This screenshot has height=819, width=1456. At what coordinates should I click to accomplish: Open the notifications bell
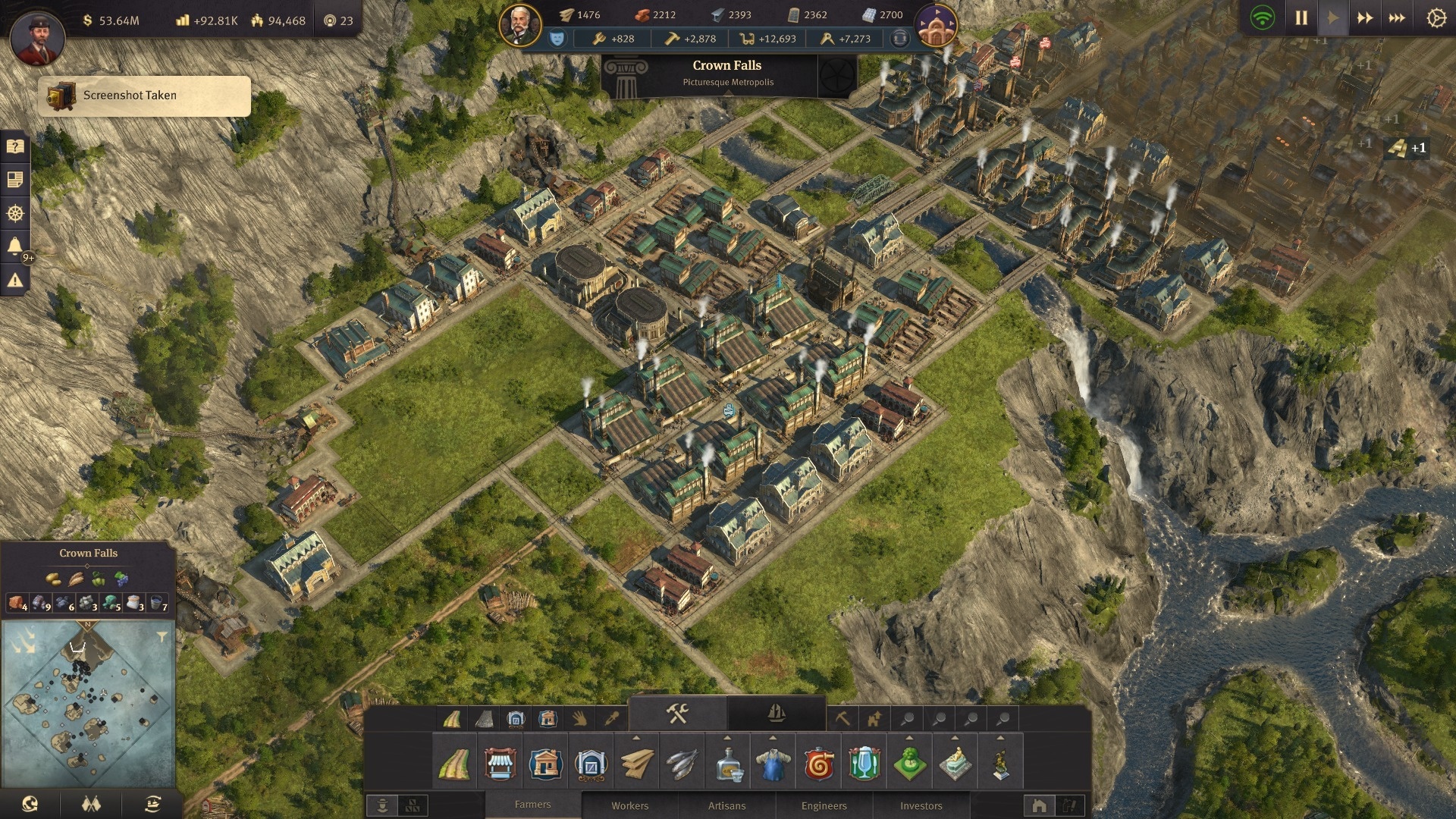(x=15, y=246)
